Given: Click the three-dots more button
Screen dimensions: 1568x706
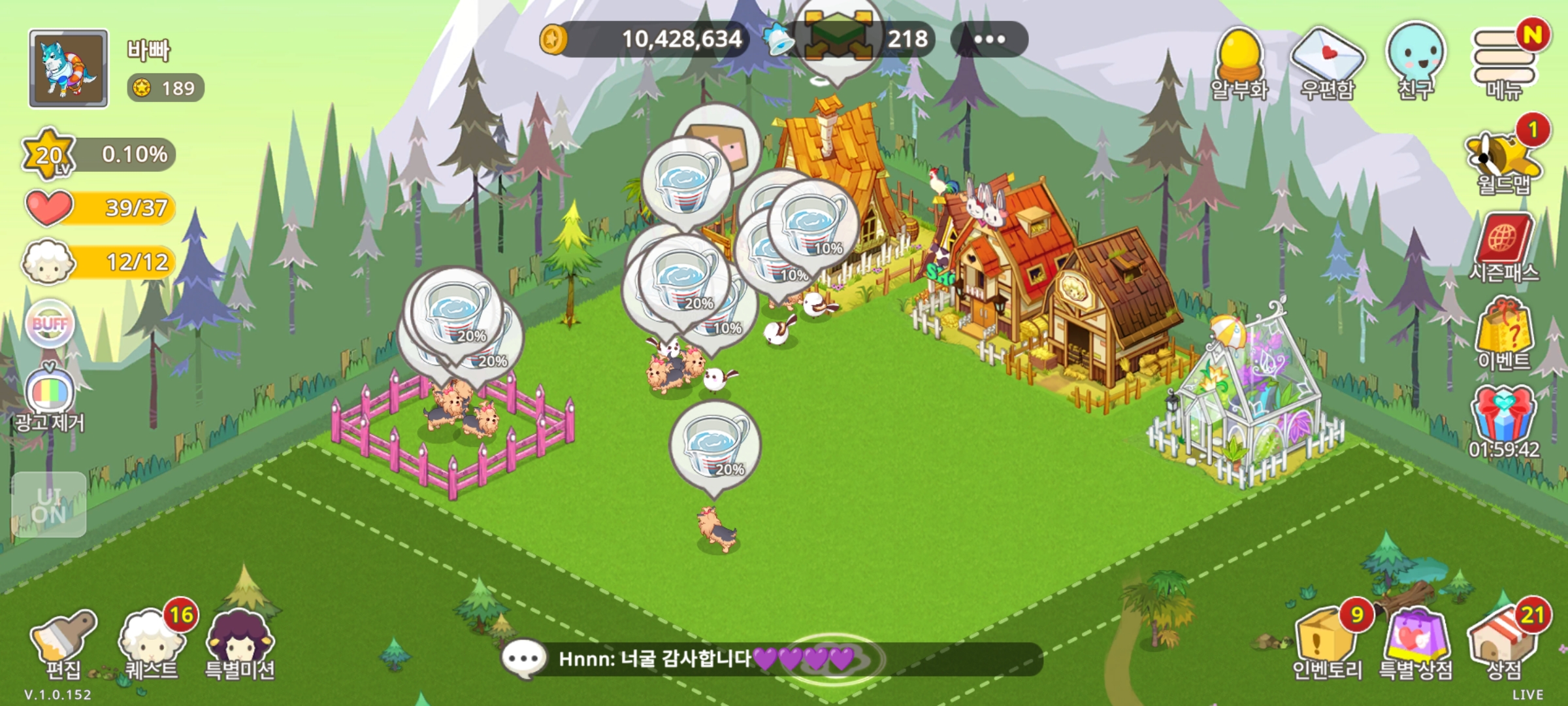Looking at the screenshot, I should point(989,39).
